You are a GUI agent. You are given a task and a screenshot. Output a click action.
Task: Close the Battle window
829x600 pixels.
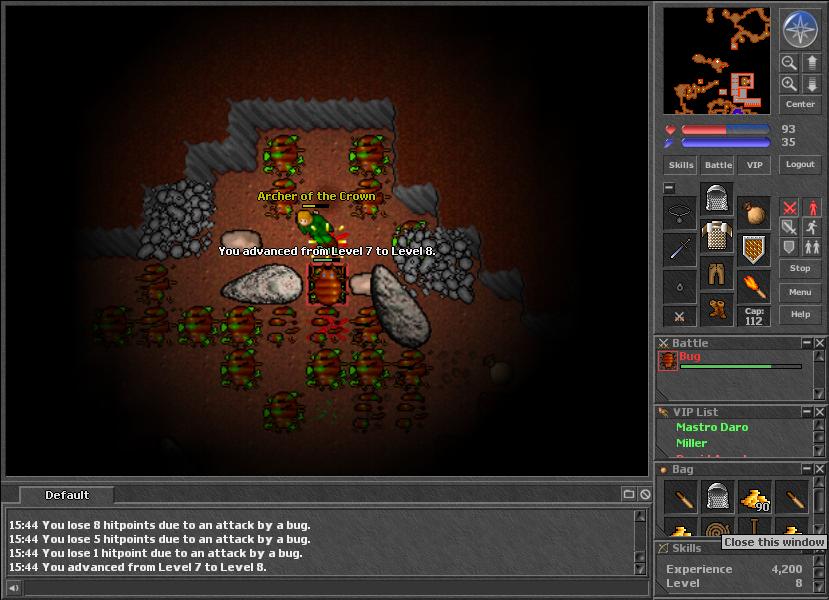point(820,343)
